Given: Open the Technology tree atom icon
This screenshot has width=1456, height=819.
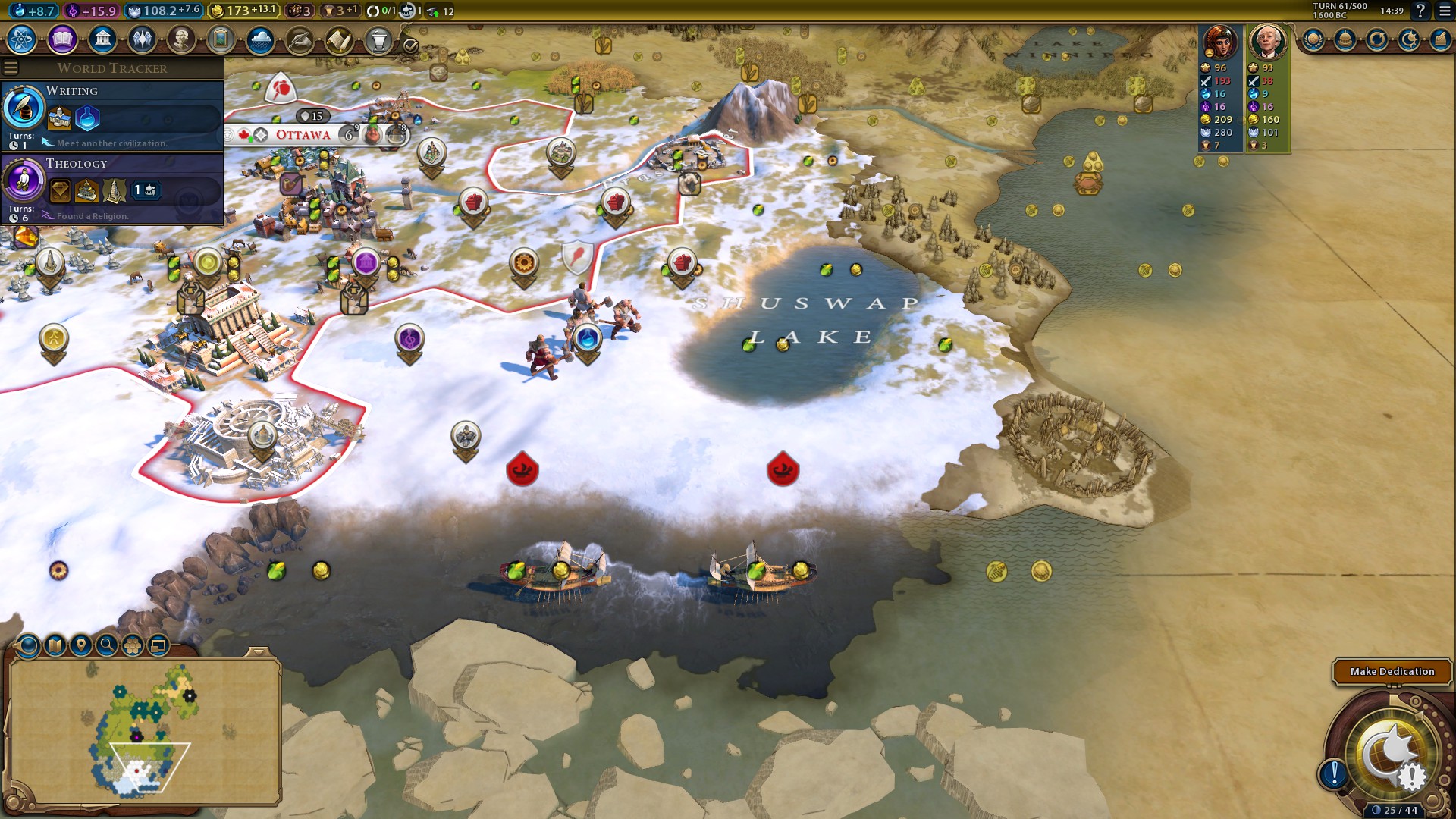Looking at the screenshot, I should [22, 39].
